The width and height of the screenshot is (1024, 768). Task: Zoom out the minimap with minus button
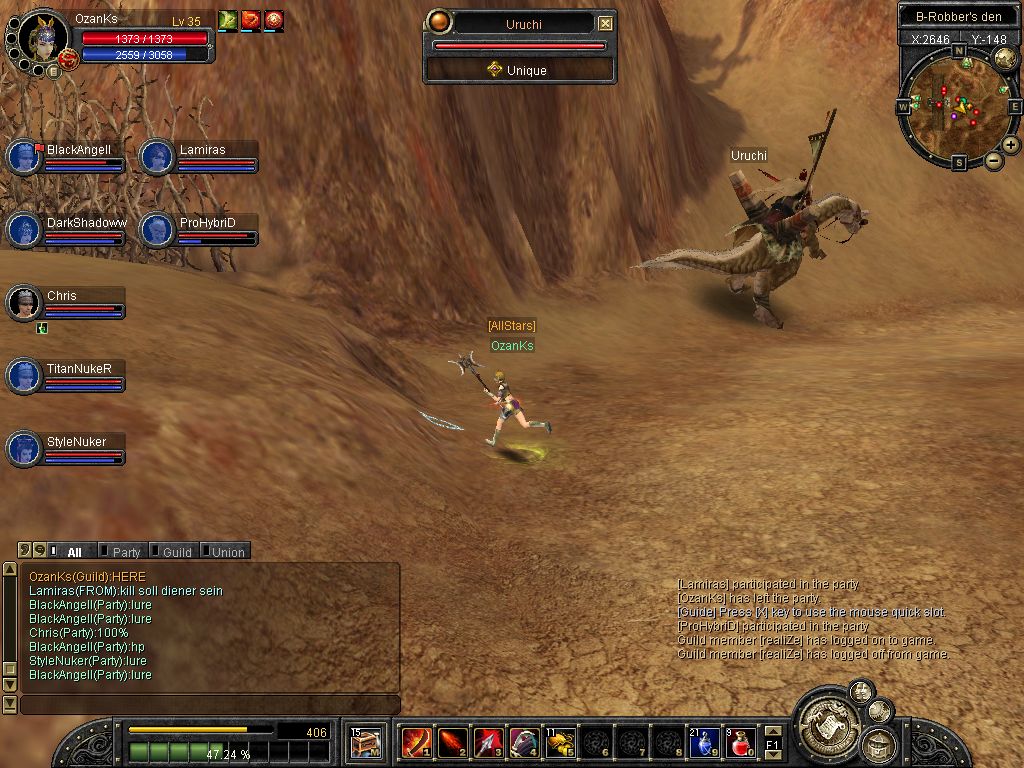994,160
